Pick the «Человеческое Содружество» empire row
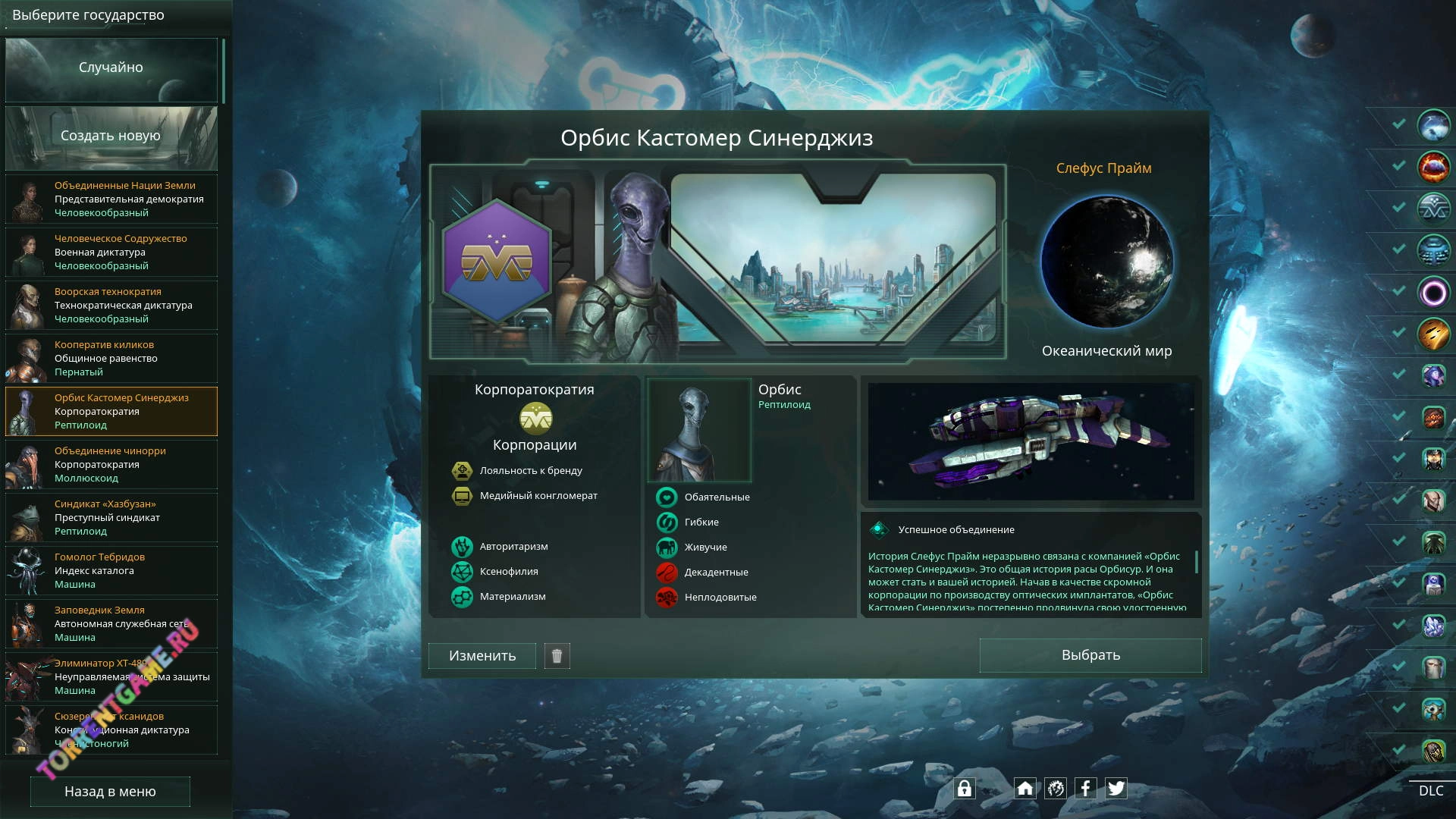The image size is (1456, 819). [111, 253]
